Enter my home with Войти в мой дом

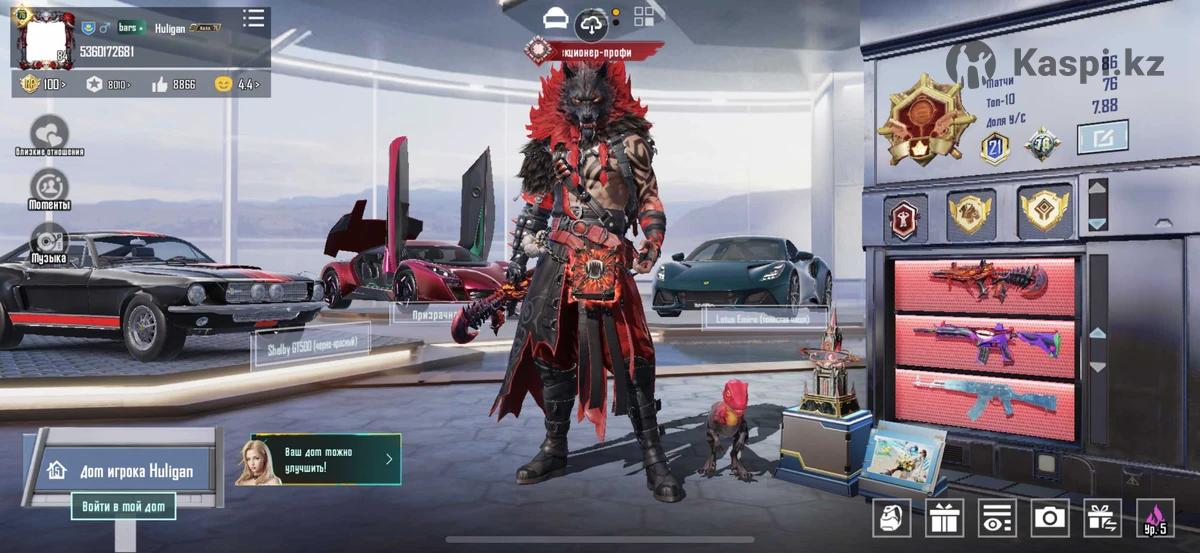(x=123, y=506)
